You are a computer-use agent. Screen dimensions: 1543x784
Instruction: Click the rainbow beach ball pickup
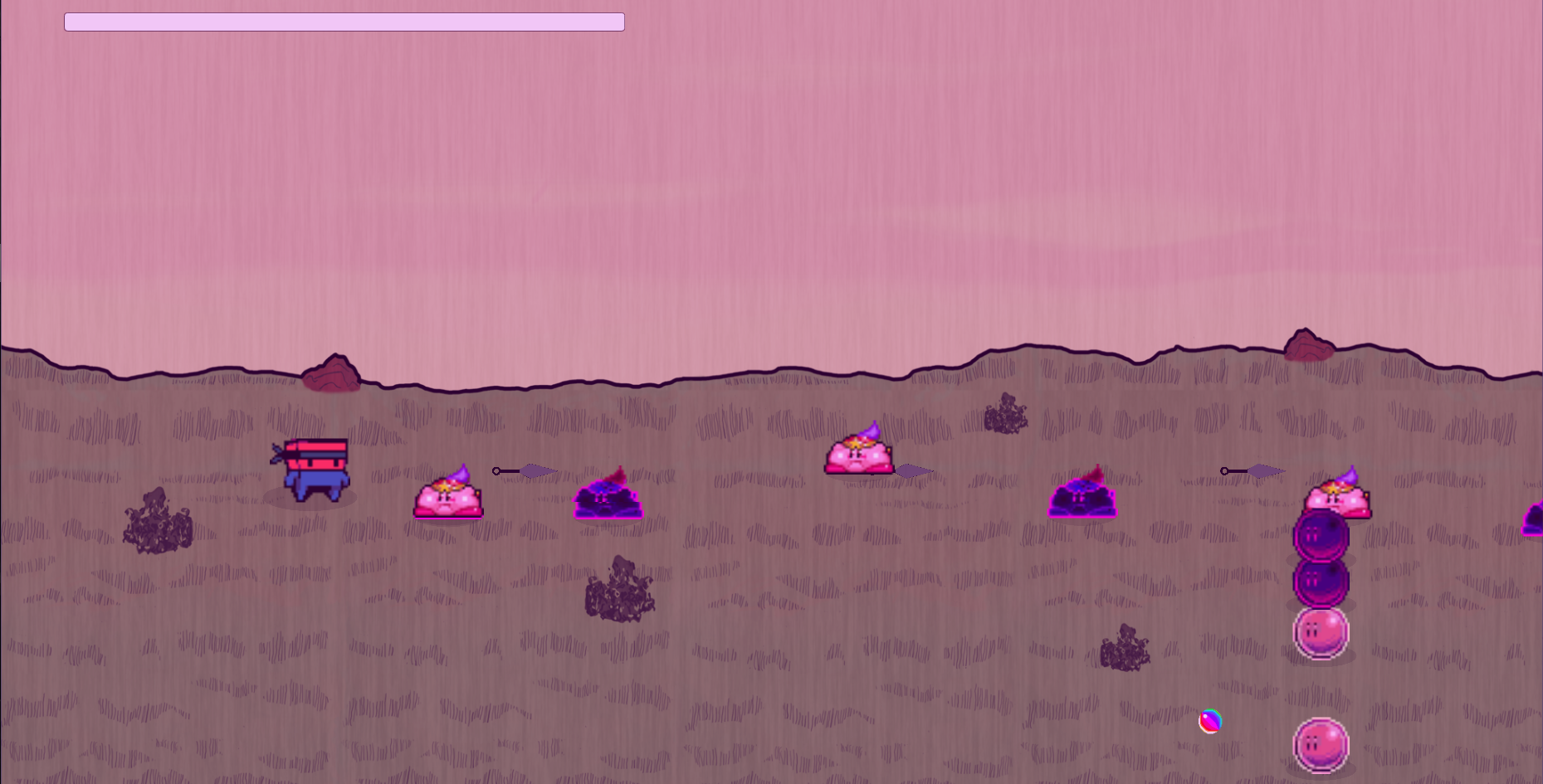click(x=1210, y=723)
